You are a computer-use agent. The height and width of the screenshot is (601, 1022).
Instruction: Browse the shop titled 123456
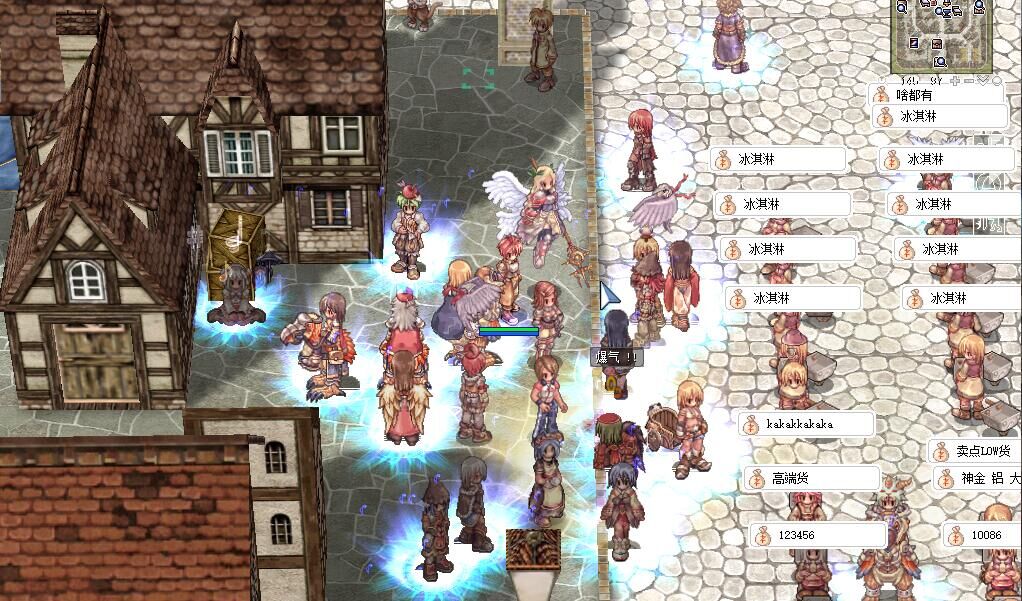tap(815, 535)
